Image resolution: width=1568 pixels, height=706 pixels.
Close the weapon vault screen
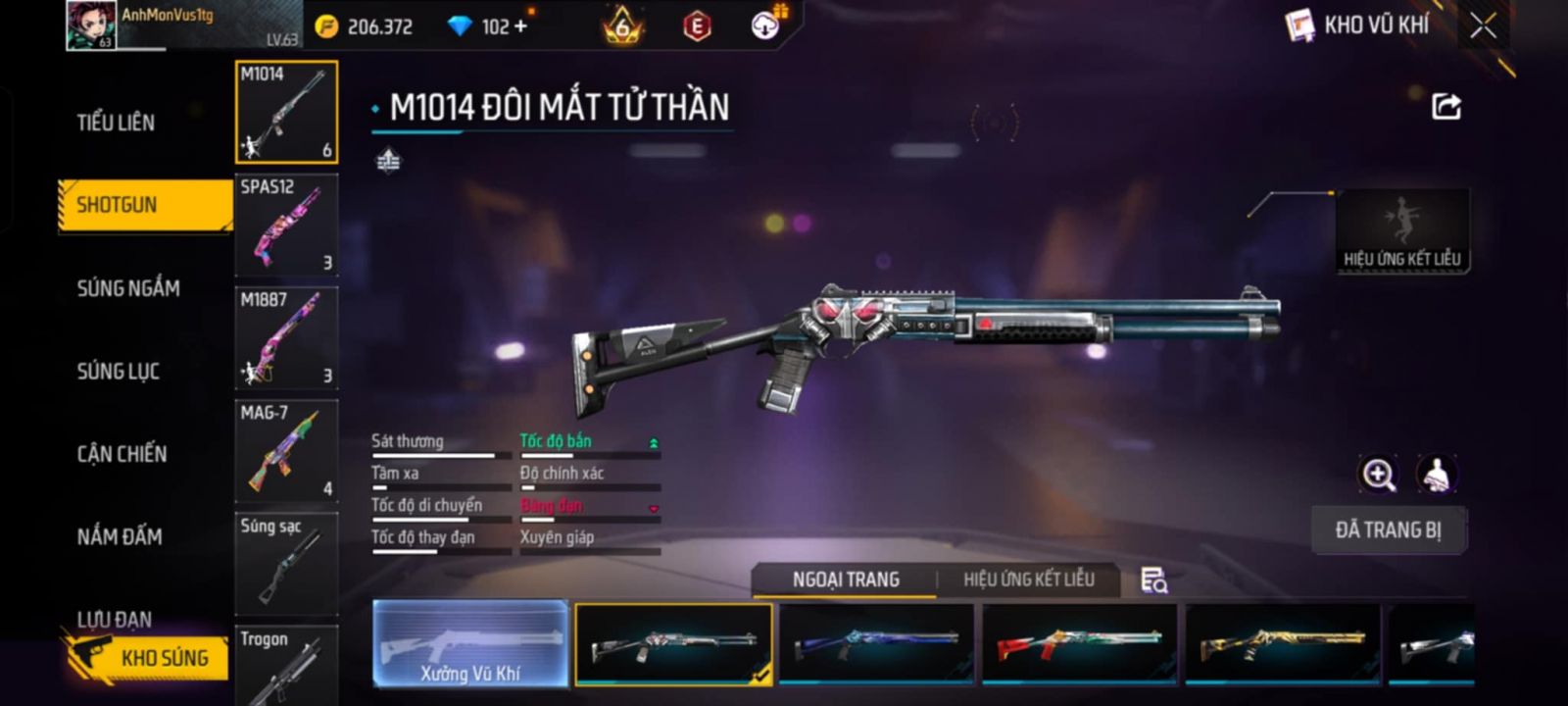pos(1483,26)
